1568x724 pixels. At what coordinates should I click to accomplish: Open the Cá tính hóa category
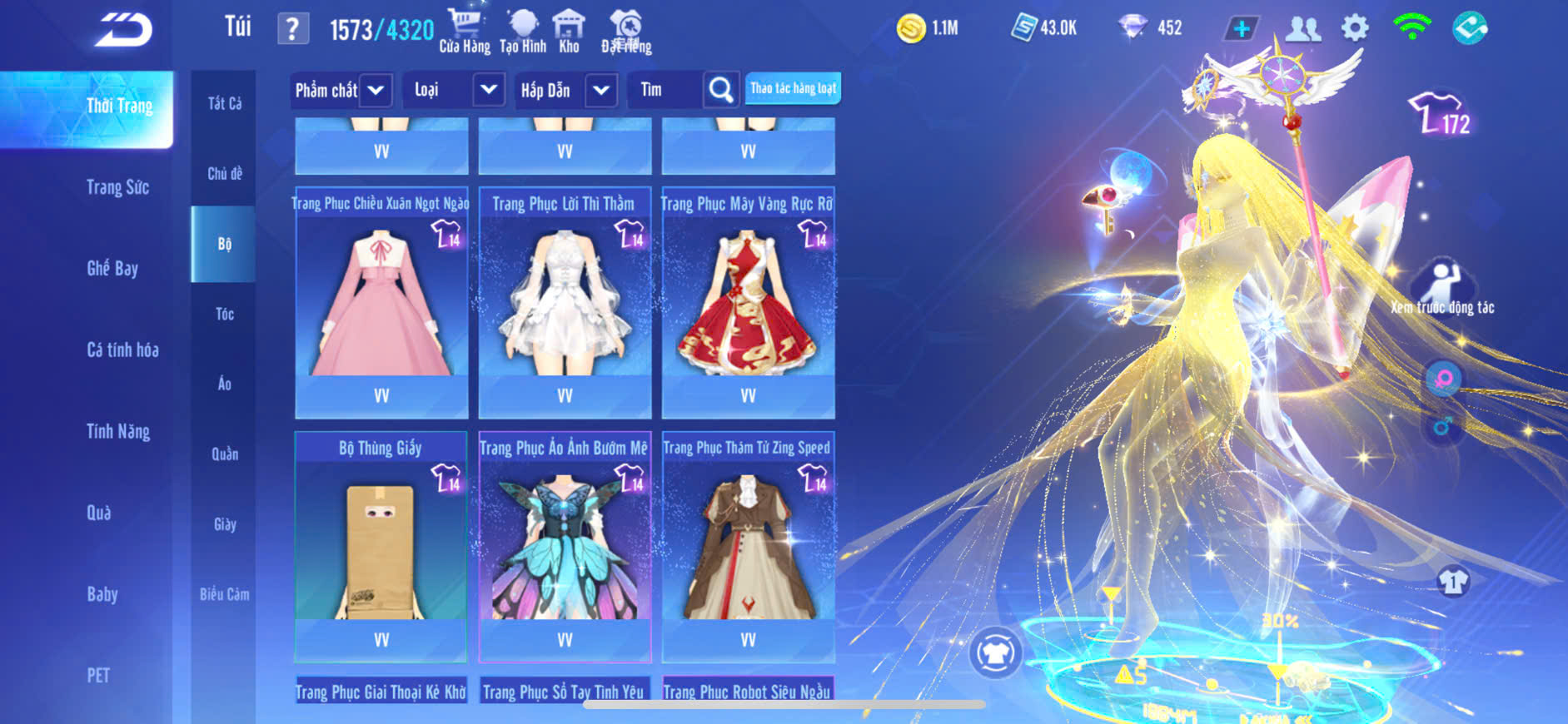point(122,350)
